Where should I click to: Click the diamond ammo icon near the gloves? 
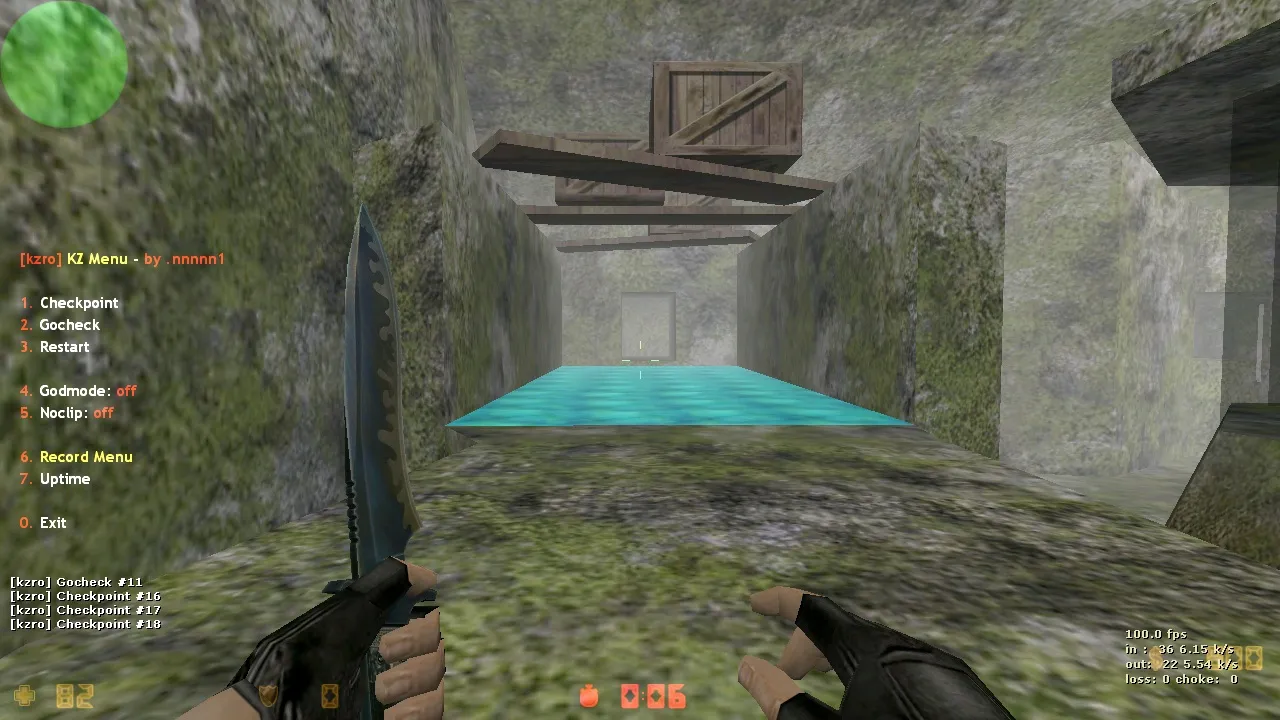[x=330, y=697]
